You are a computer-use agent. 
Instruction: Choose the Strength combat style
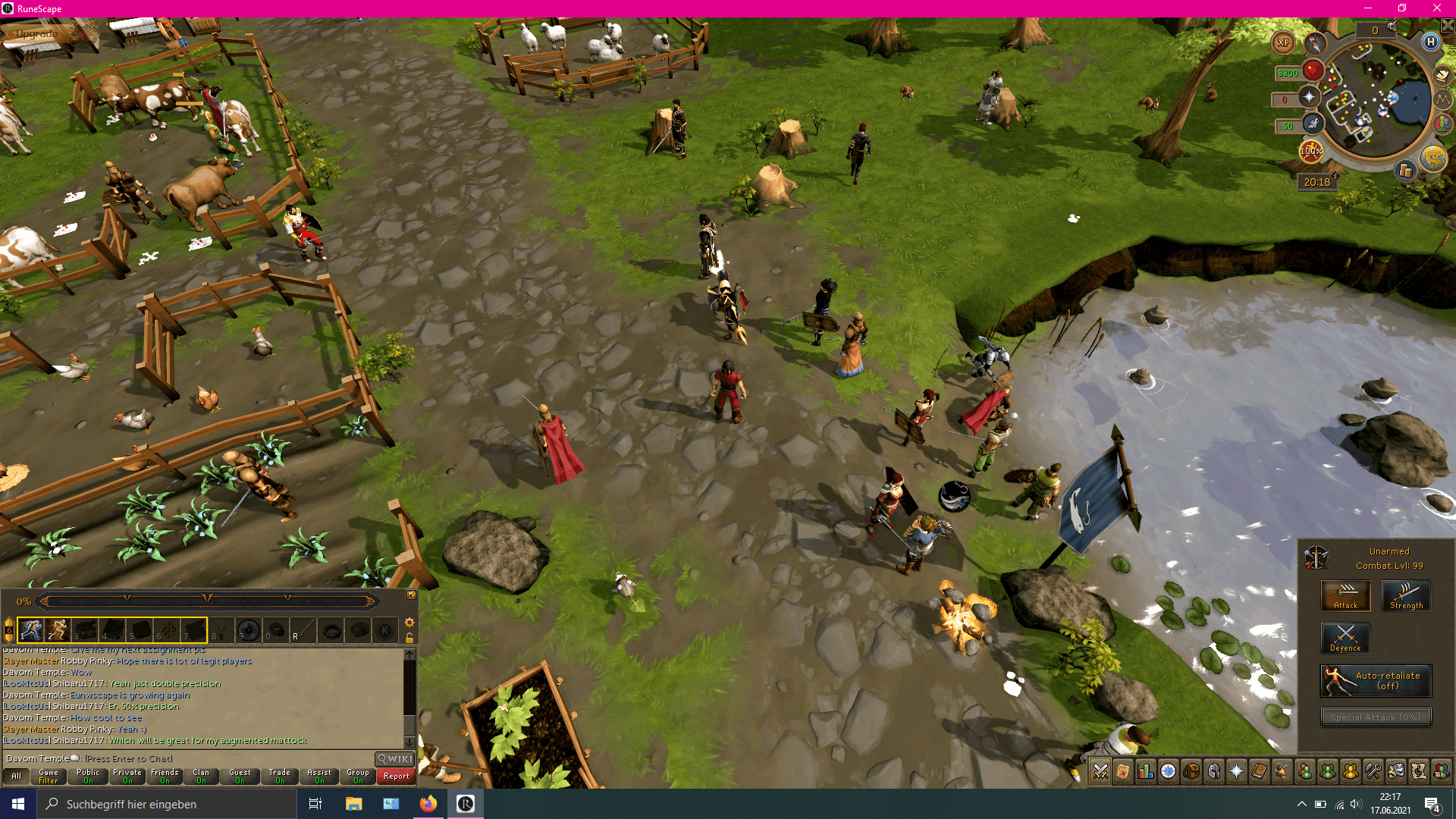(1406, 596)
